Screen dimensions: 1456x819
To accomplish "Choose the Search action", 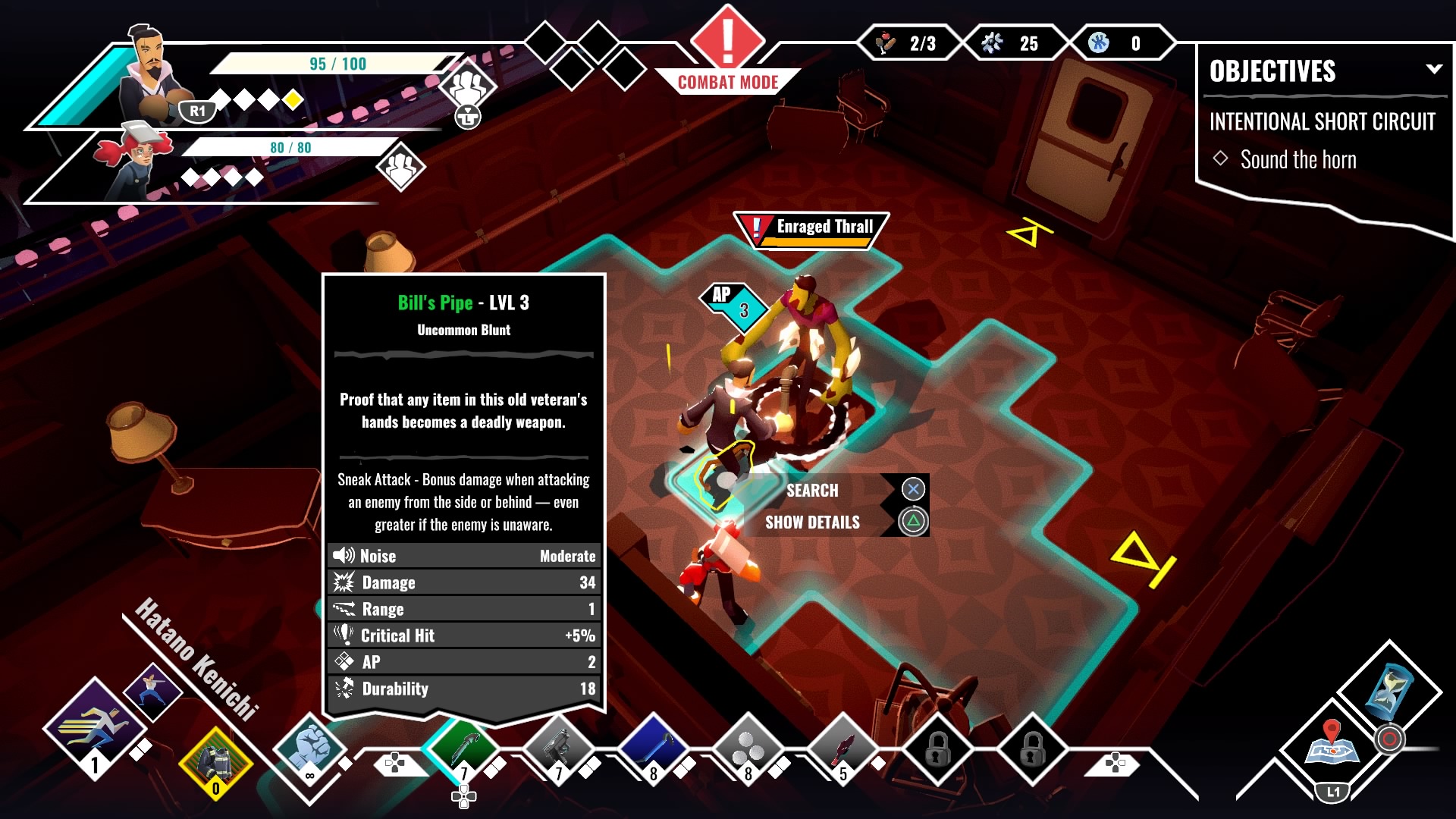I will (812, 491).
